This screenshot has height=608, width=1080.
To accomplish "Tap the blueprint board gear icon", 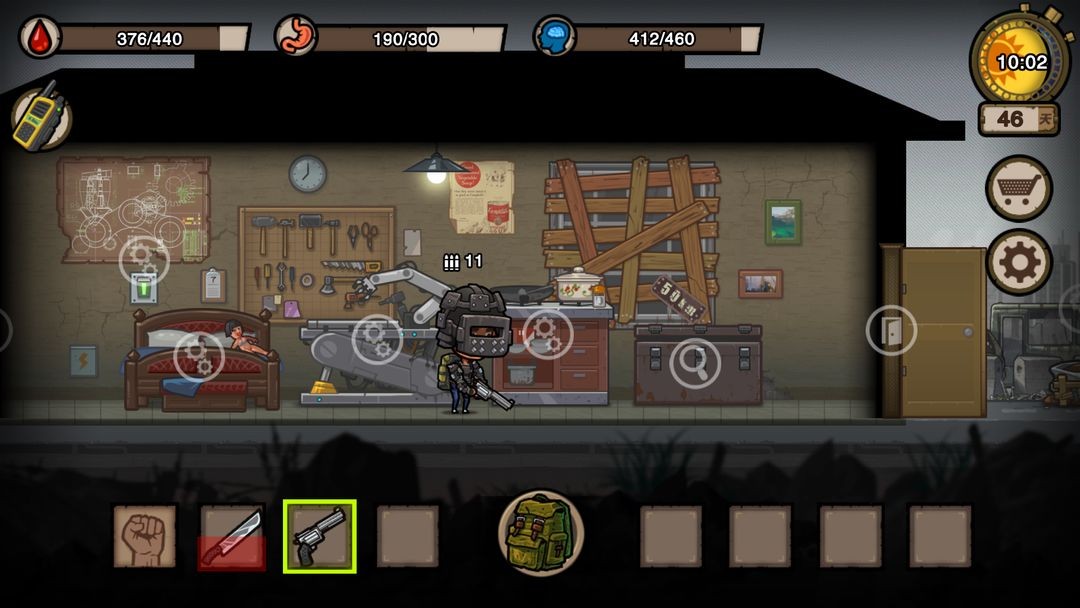I will click(144, 259).
